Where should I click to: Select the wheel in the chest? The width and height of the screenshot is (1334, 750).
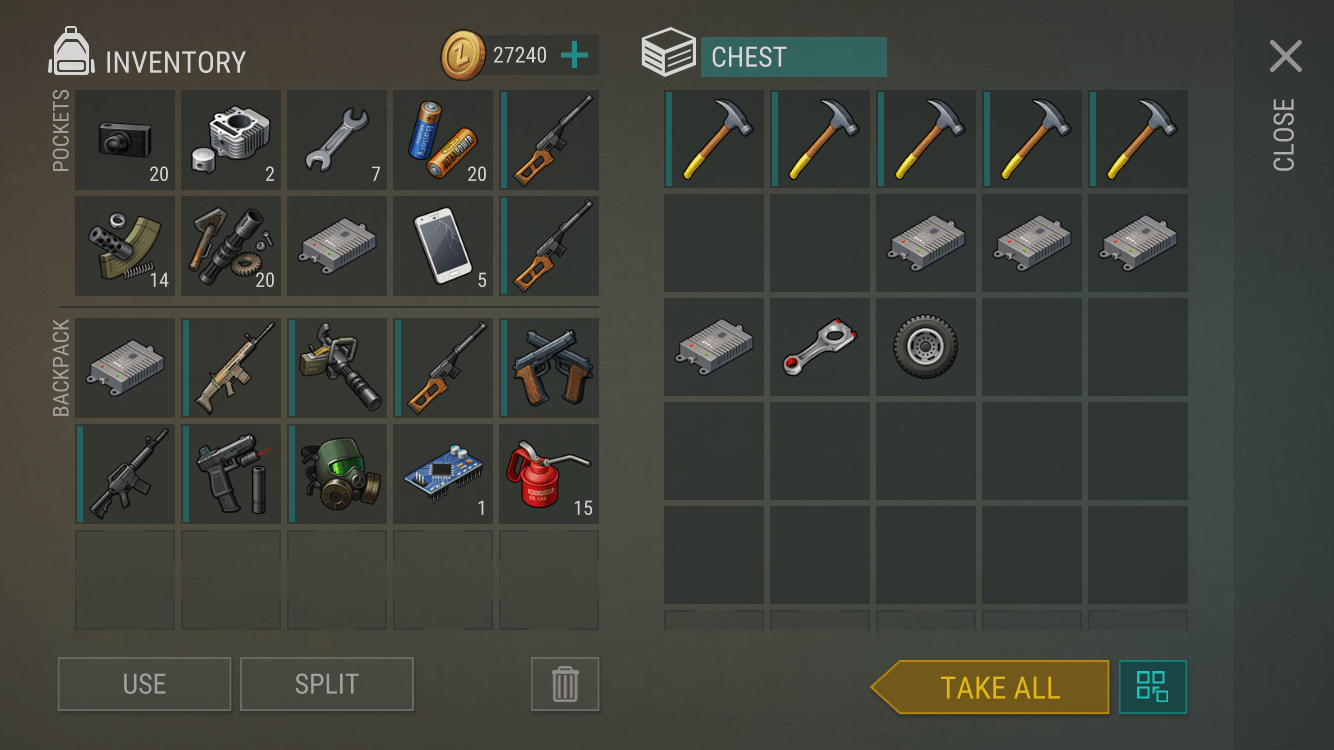(926, 347)
